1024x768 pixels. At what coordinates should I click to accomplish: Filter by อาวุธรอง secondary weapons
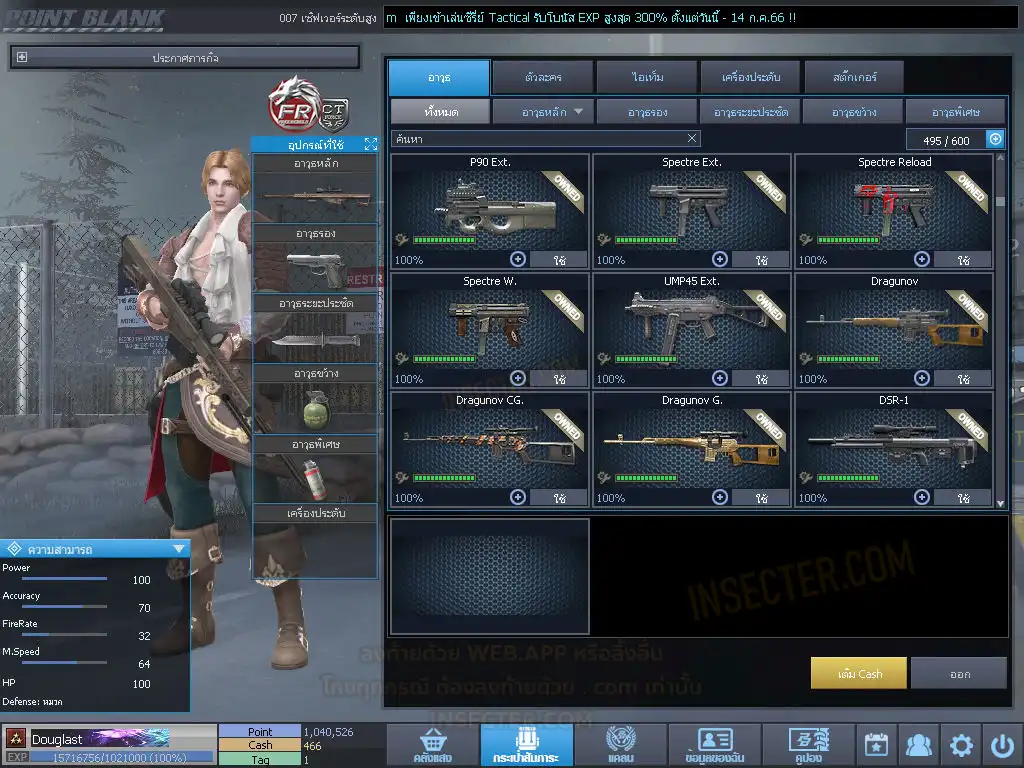(x=647, y=111)
